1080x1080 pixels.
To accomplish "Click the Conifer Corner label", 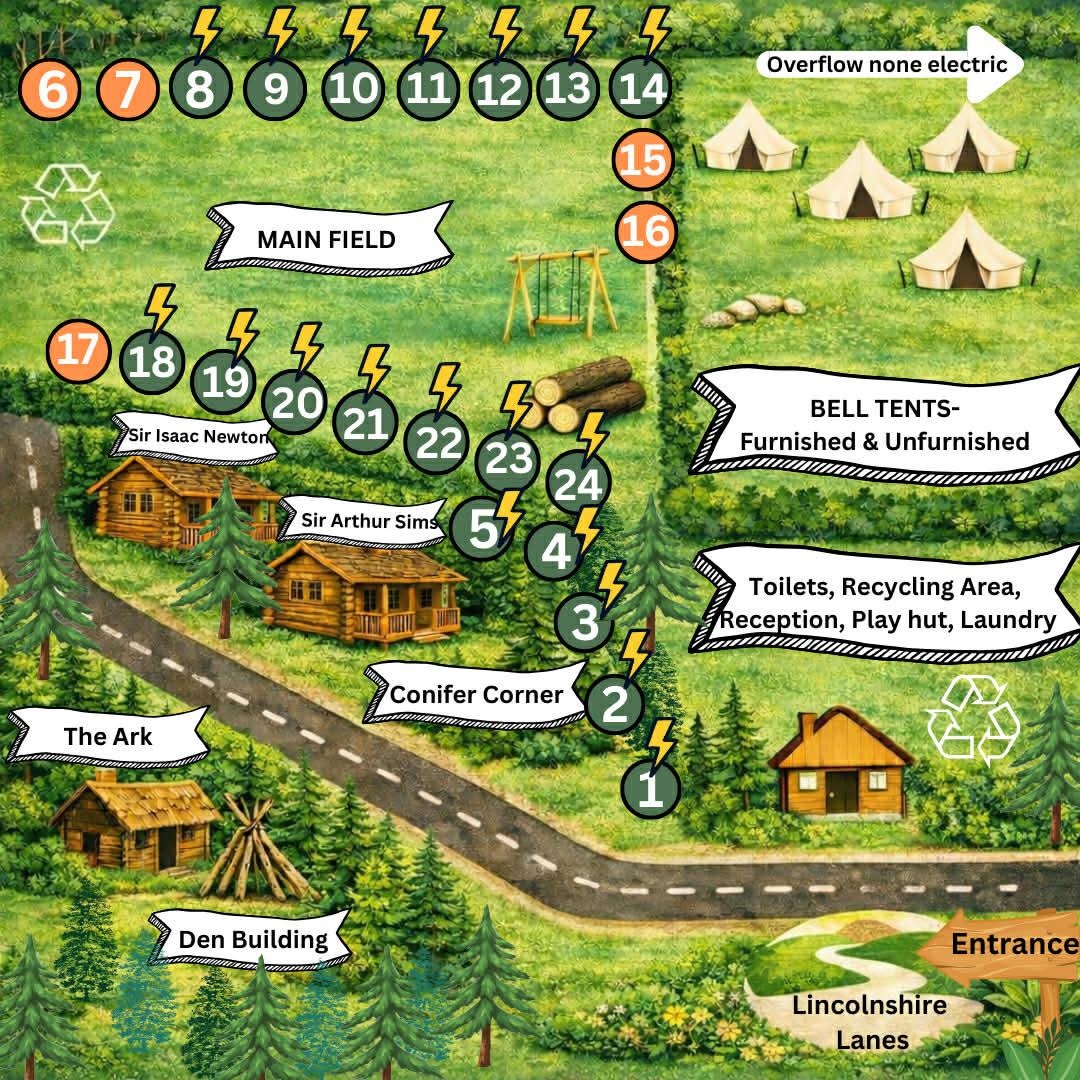I will click(475, 694).
